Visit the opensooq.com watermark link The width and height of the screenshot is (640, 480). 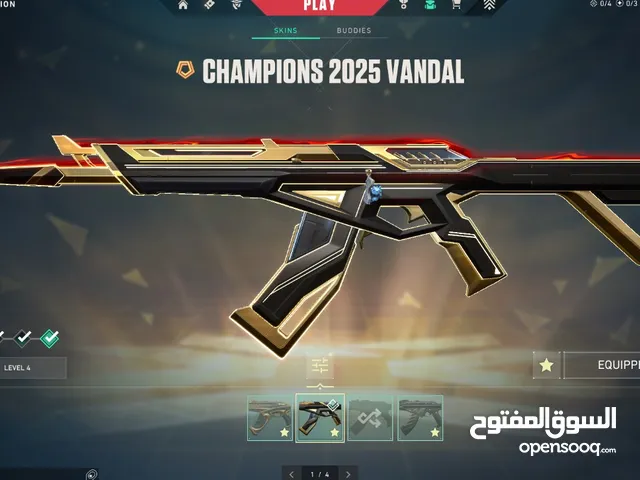(x=566, y=447)
